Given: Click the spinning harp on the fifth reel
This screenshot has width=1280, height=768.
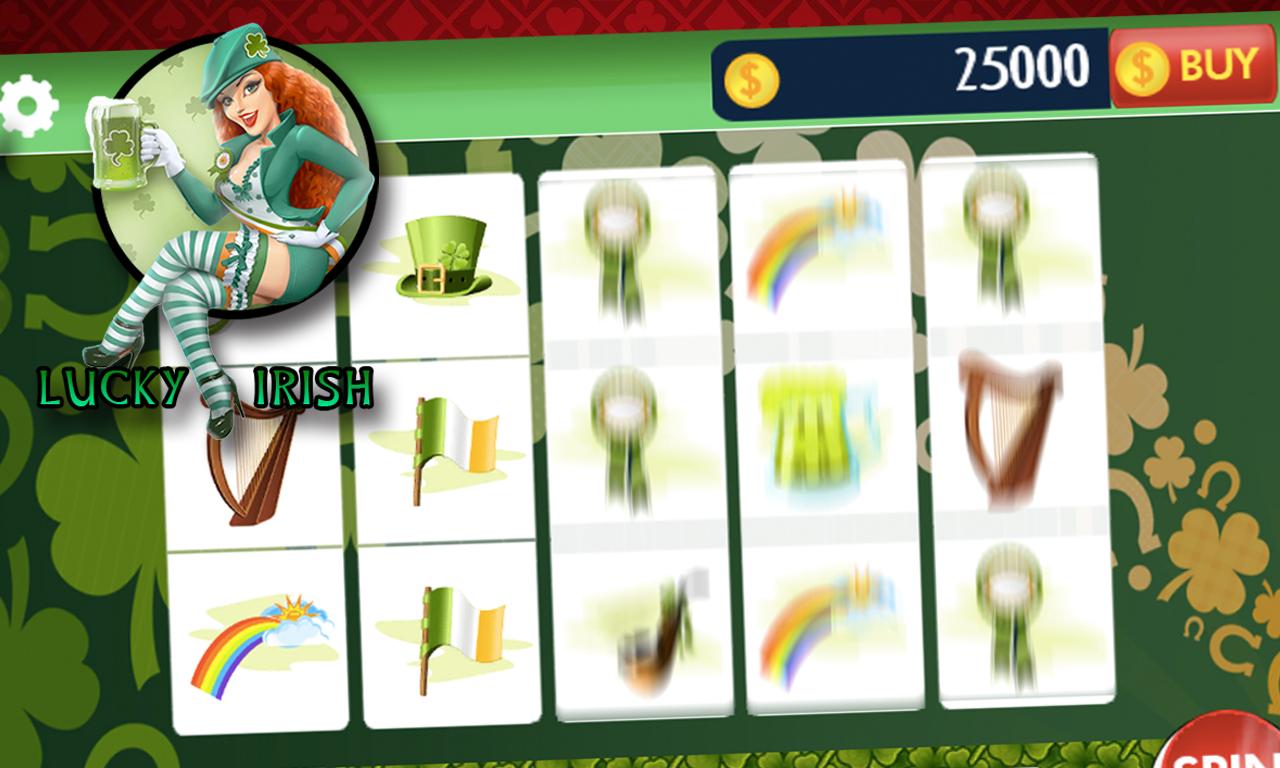Looking at the screenshot, I should (1003, 430).
